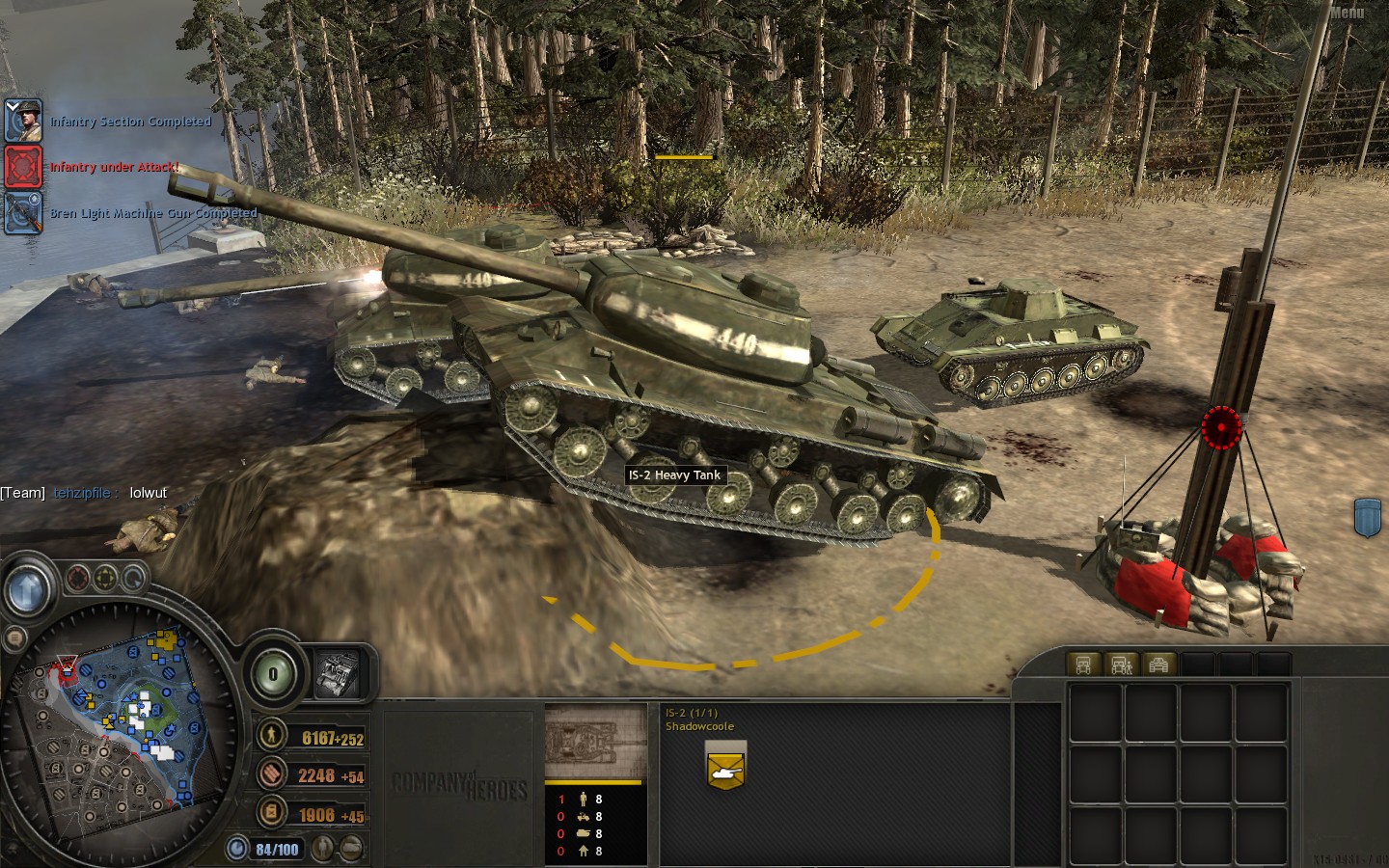Viewport: 1389px width, 868px height.
Task: Click the Infantry Section Completed notification icon
Action: (x=23, y=121)
